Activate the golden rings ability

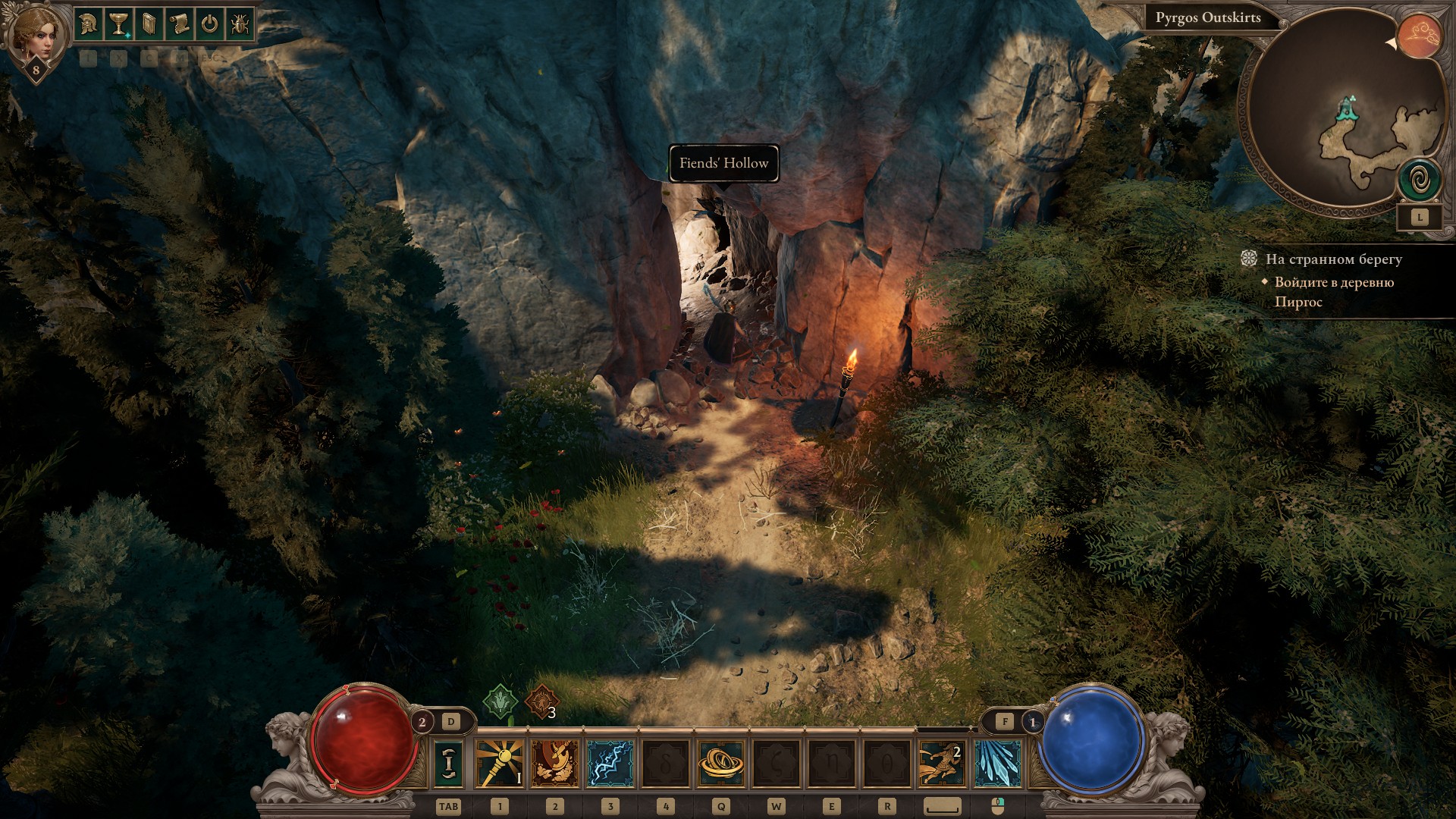pos(720,764)
